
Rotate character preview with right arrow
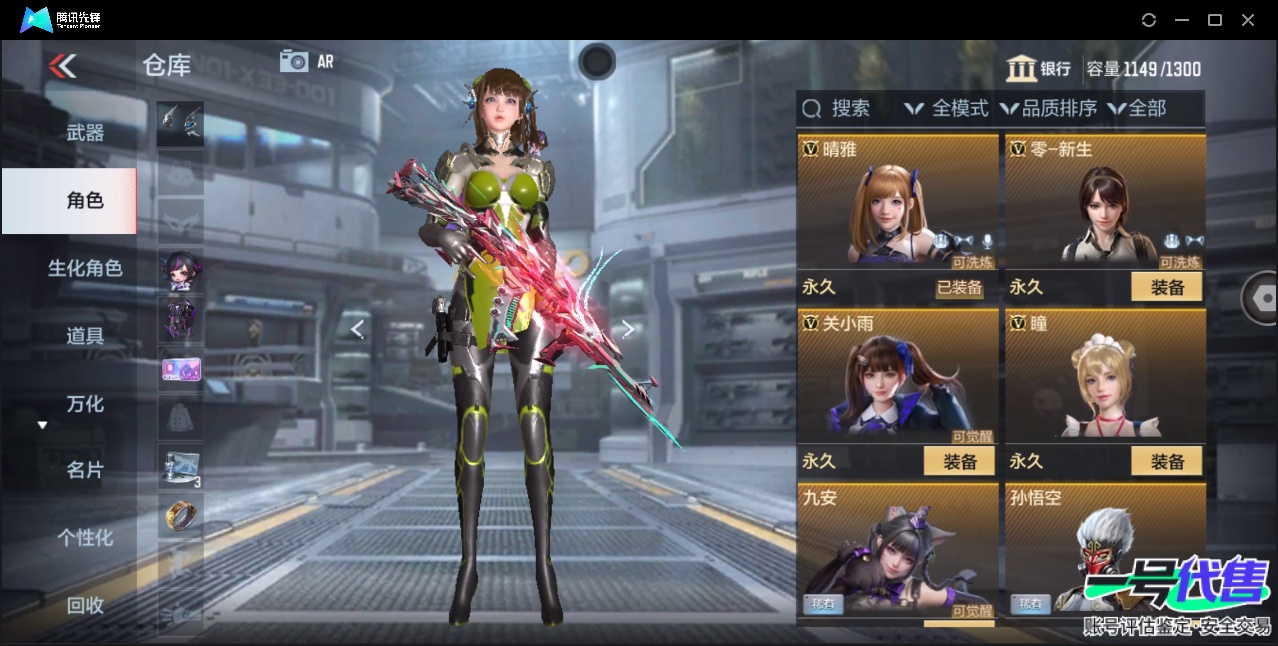click(x=628, y=328)
